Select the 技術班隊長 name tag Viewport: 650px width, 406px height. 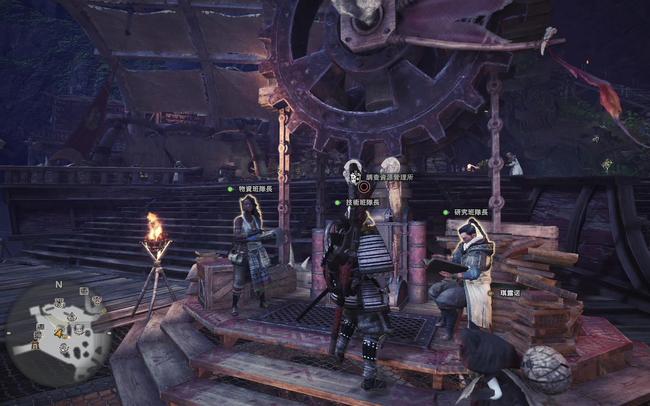[x=362, y=202]
